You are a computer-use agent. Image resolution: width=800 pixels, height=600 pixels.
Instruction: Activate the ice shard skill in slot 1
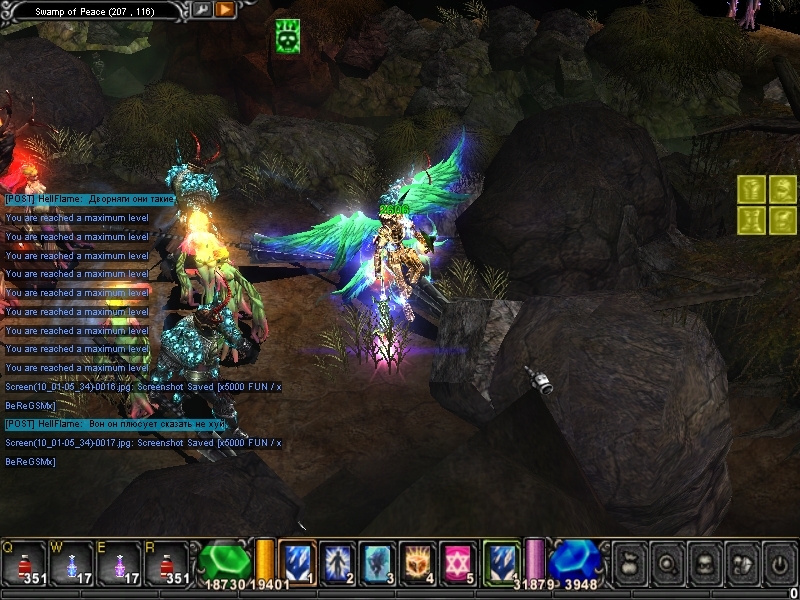click(x=297, y=562)
